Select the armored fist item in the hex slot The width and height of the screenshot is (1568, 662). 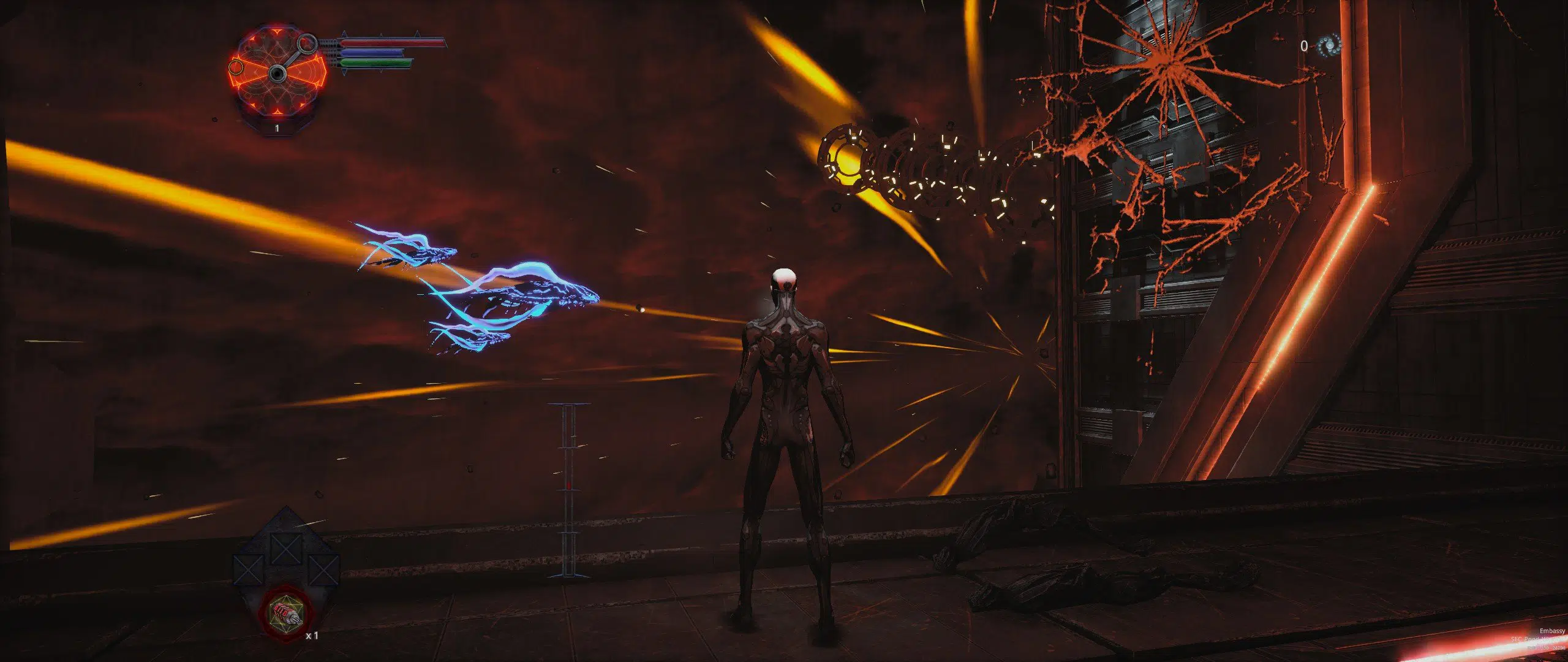tap(285, 613)
